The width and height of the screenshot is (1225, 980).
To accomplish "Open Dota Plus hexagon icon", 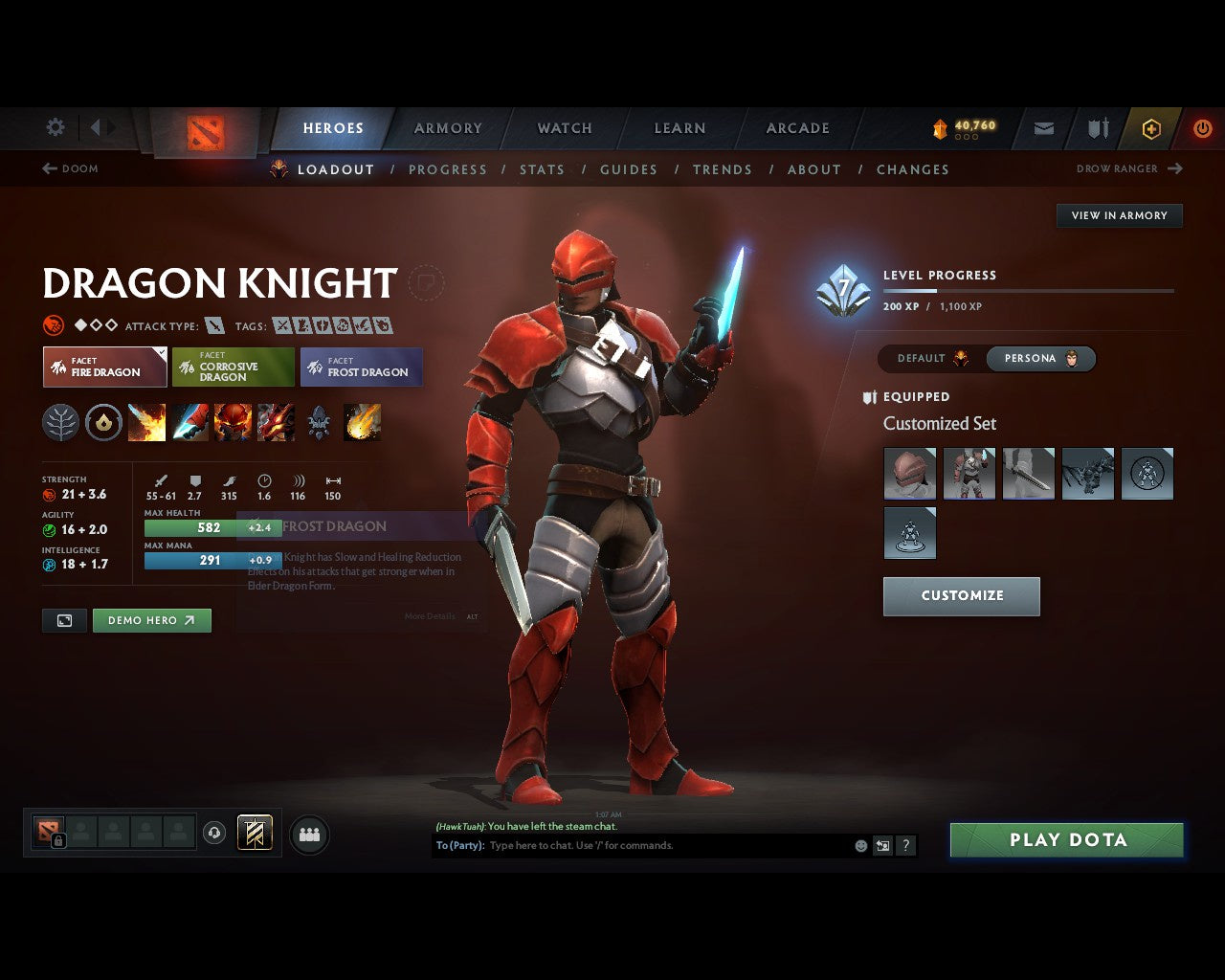I will [x=1150, y=128].
